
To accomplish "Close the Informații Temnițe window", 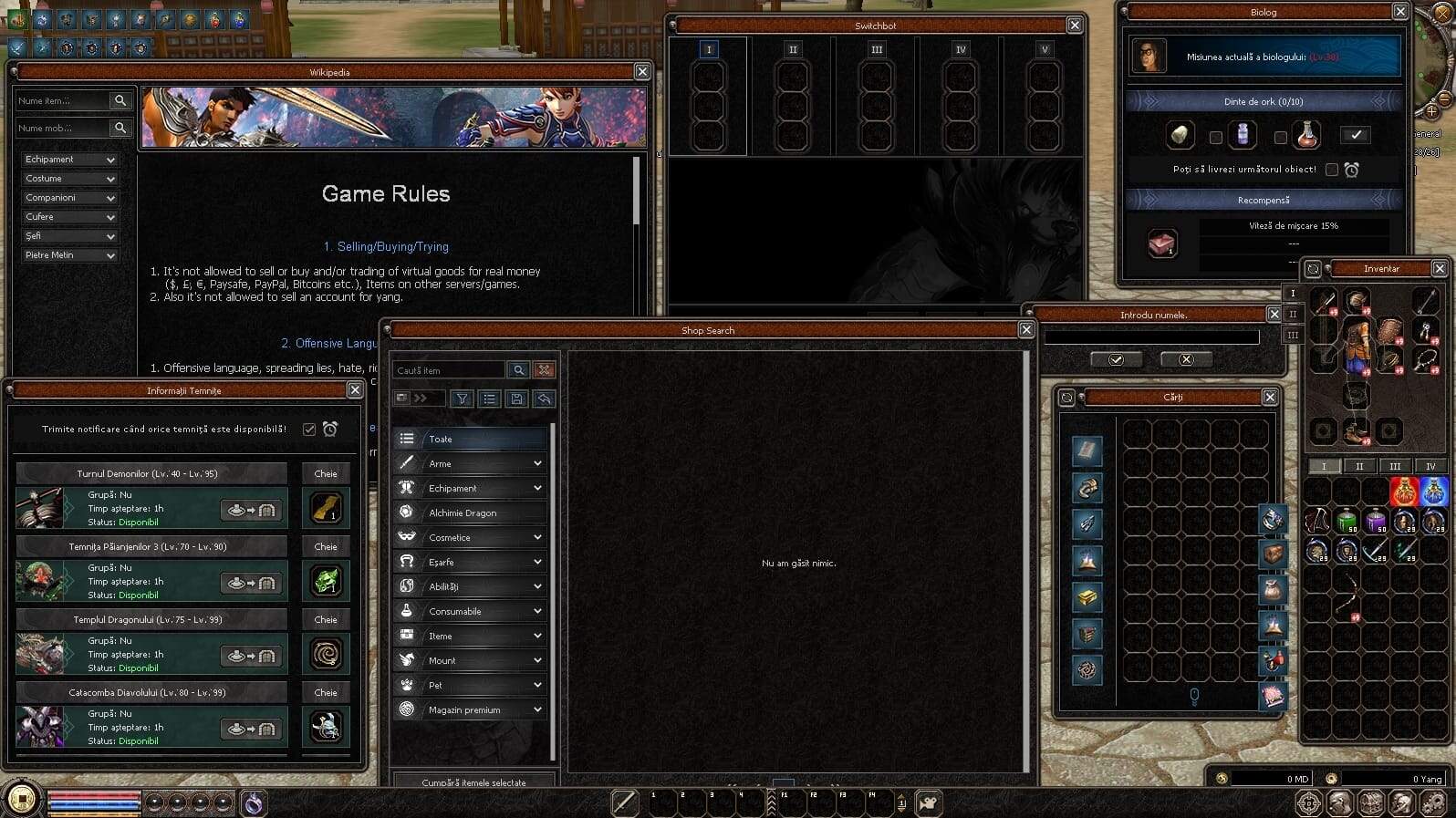I will [355, 390].
